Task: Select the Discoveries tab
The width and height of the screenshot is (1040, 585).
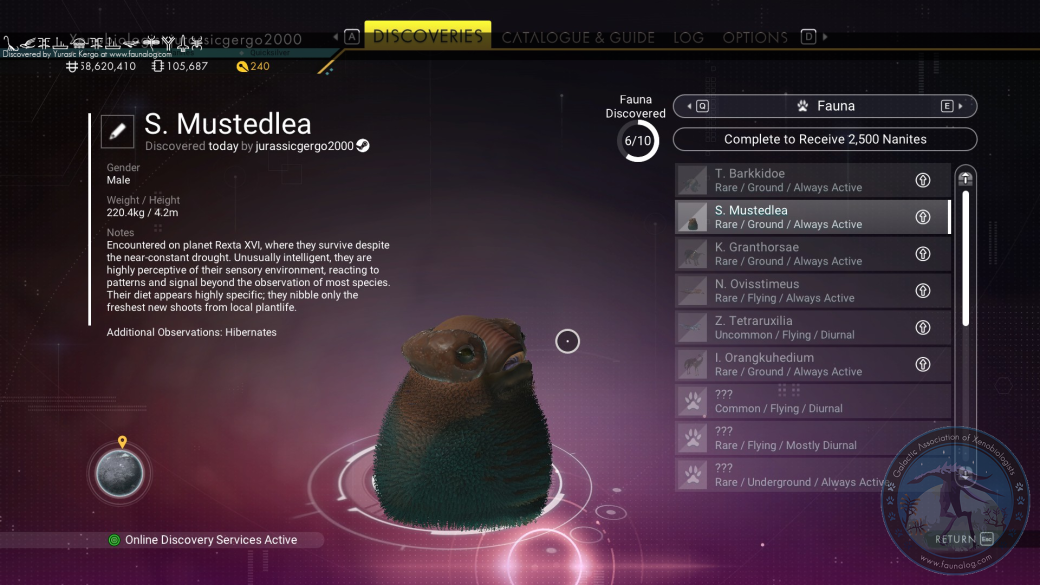Action: [x=427, y=36]
